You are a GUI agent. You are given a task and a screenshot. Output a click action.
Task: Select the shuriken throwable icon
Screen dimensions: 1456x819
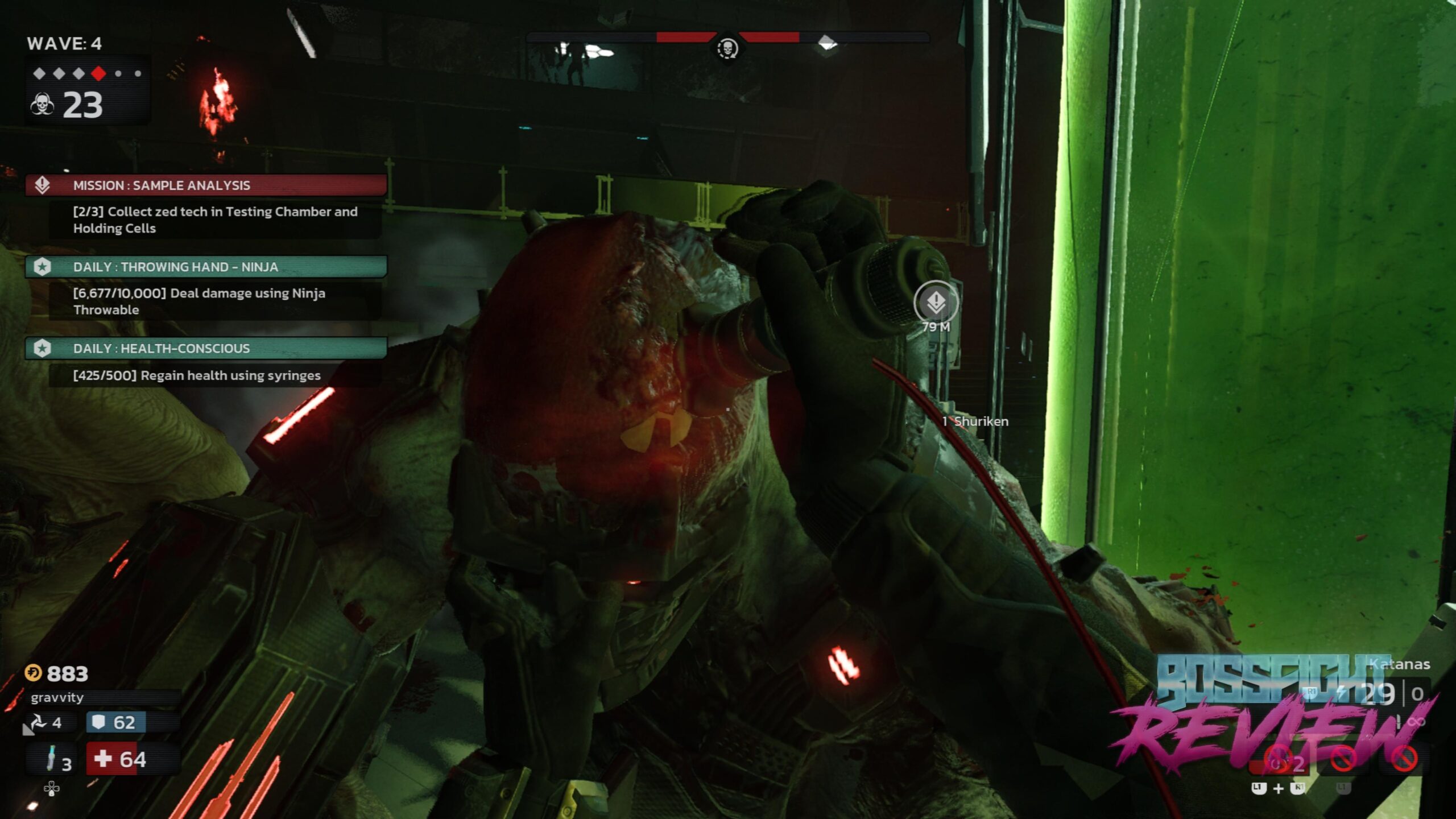click(38, 723)
